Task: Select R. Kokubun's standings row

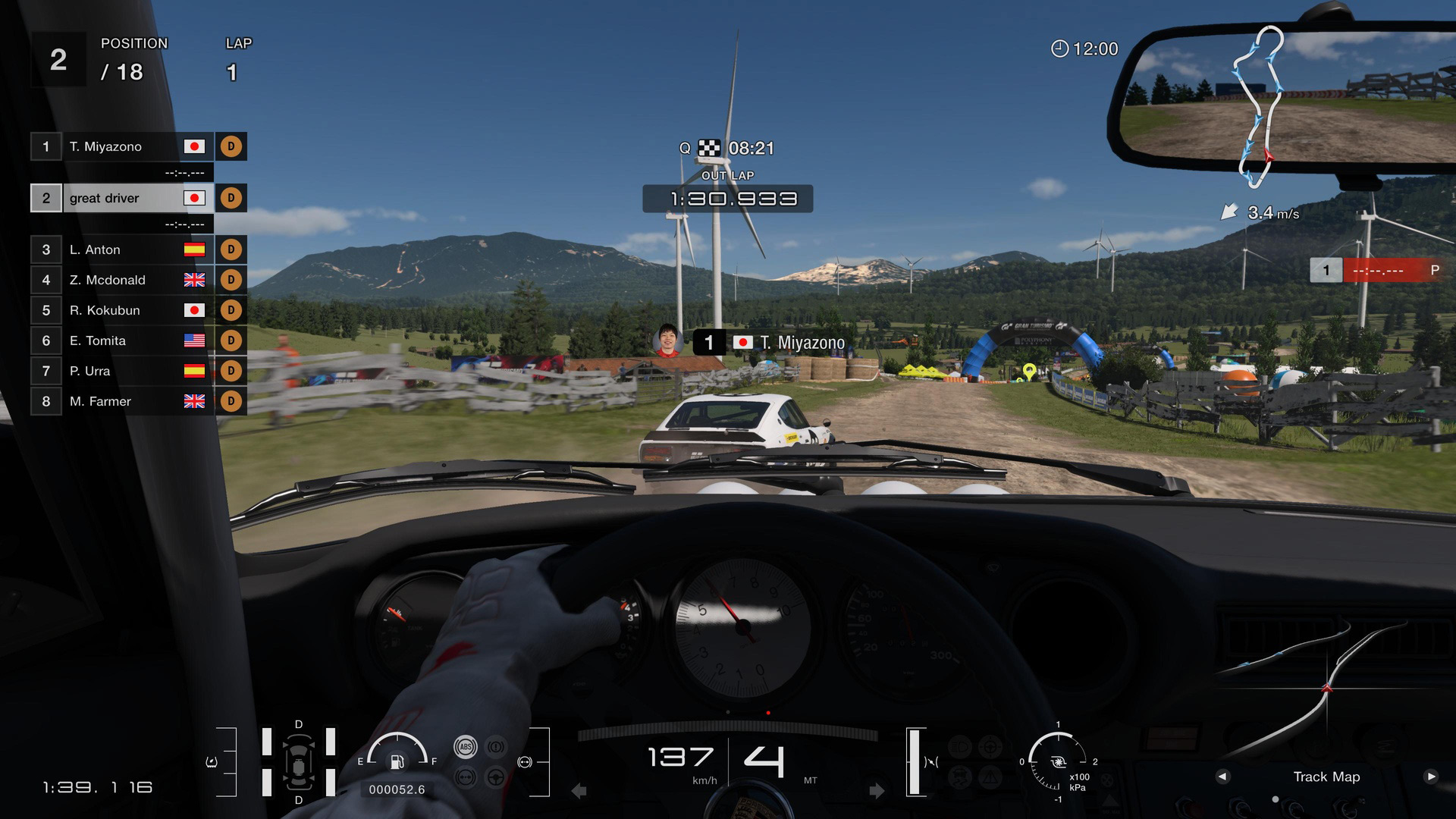Action: coord(121,310)
